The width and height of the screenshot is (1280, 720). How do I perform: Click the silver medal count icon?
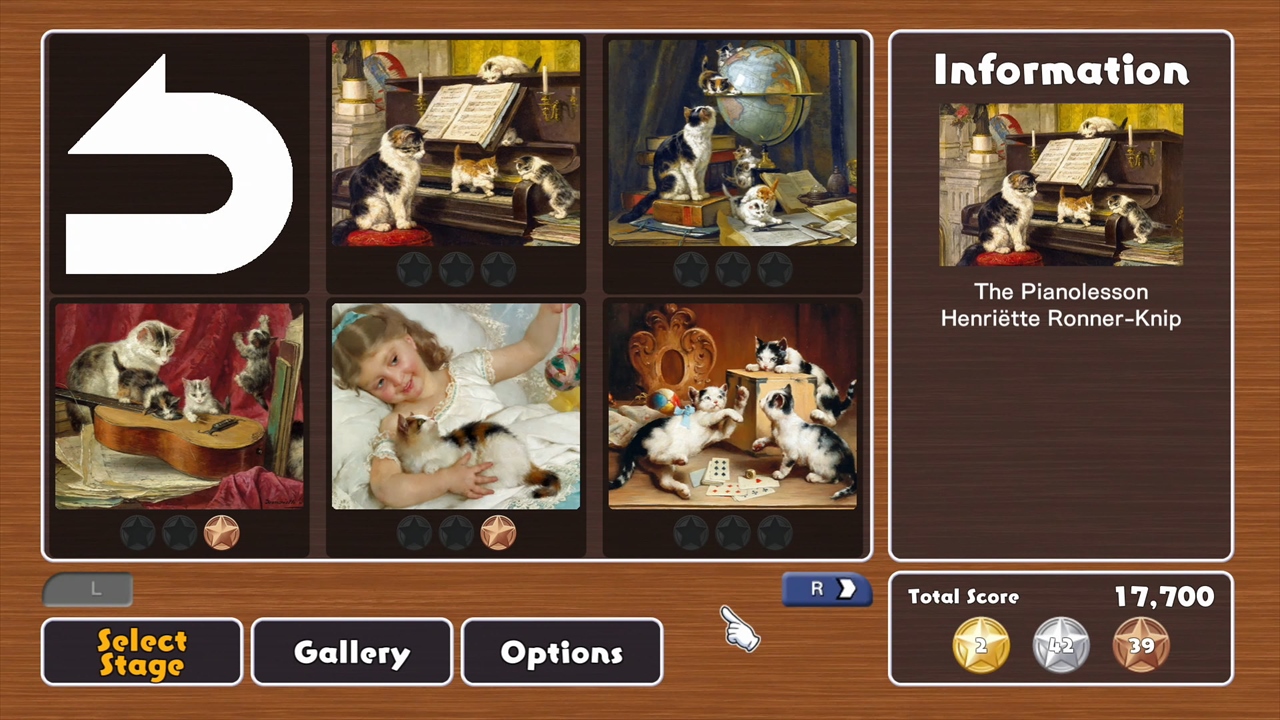tap(1060, 645)
